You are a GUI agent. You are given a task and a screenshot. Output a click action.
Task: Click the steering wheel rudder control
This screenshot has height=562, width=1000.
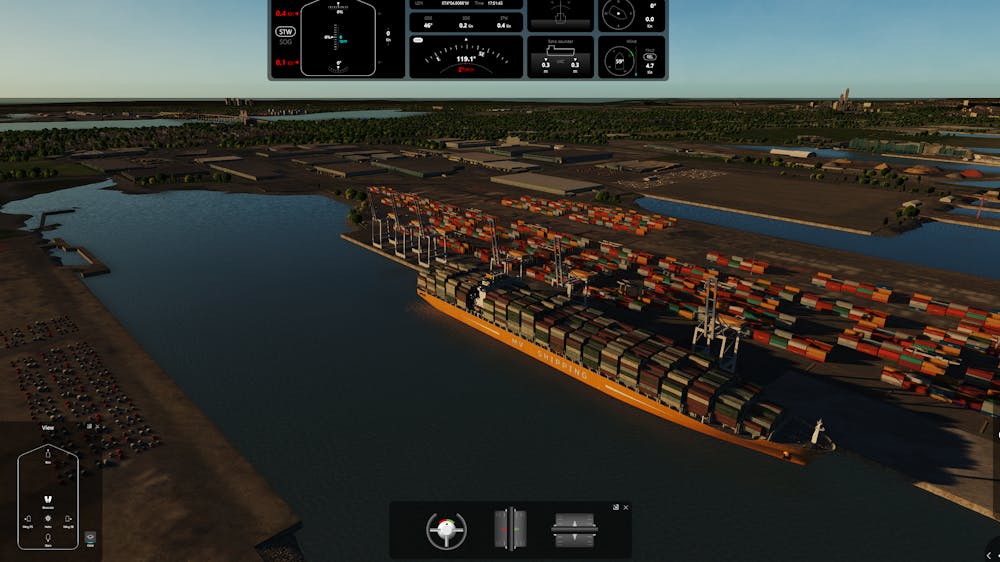[x=446, y=529]
